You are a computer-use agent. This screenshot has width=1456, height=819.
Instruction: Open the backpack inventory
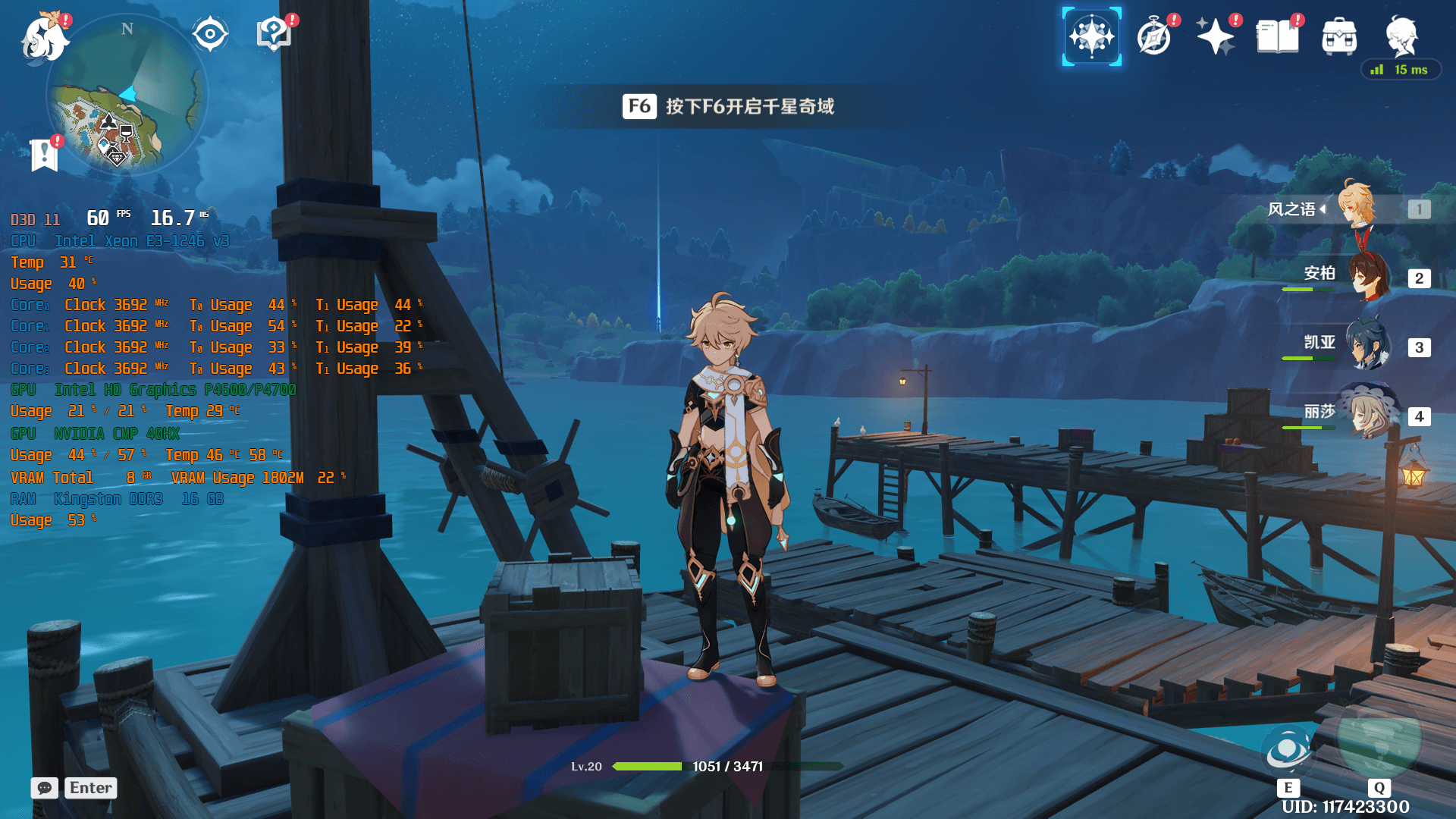pos(1339,36)
